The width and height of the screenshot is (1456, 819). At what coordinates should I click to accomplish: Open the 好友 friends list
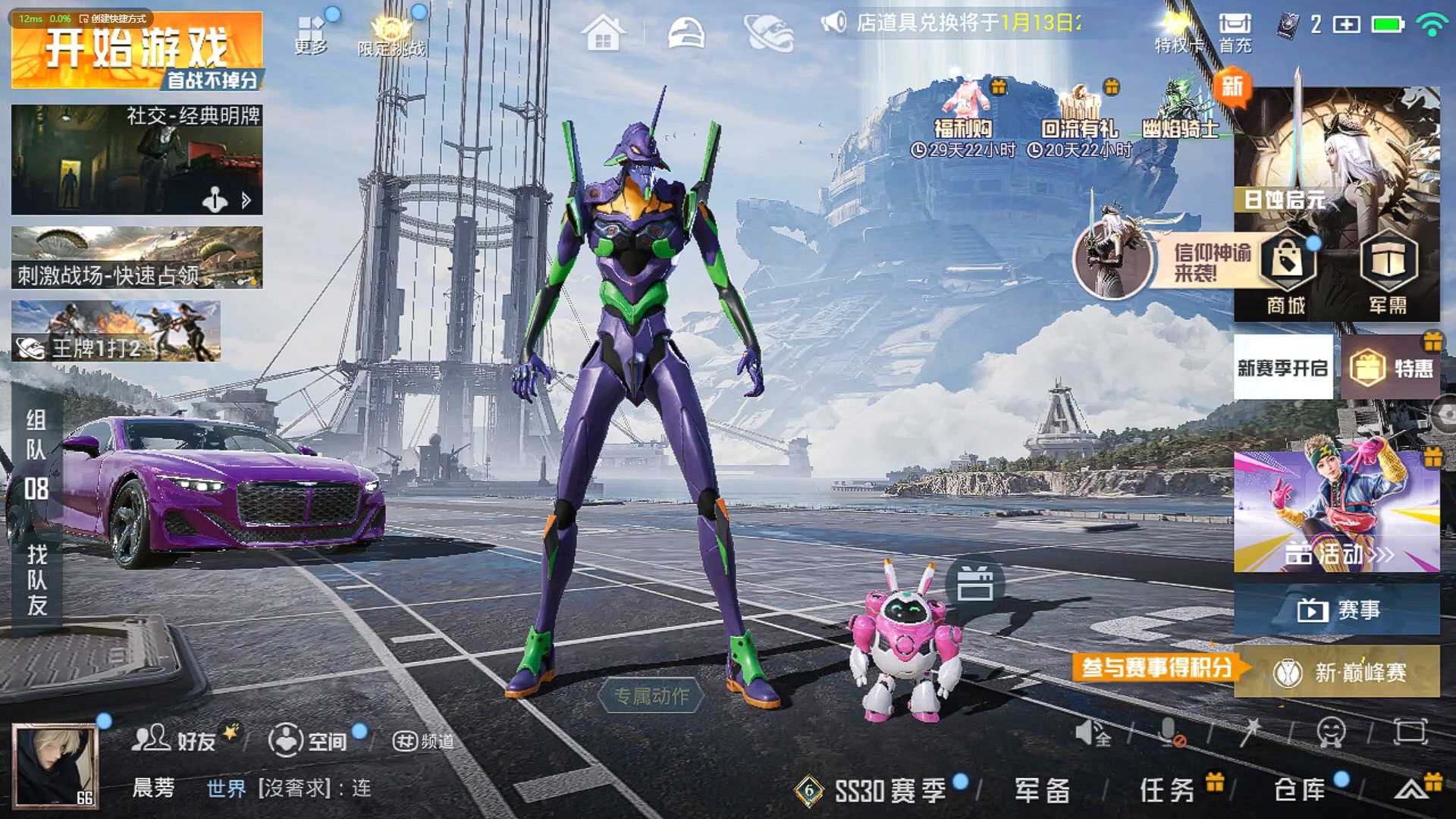[x=176, y=739]
